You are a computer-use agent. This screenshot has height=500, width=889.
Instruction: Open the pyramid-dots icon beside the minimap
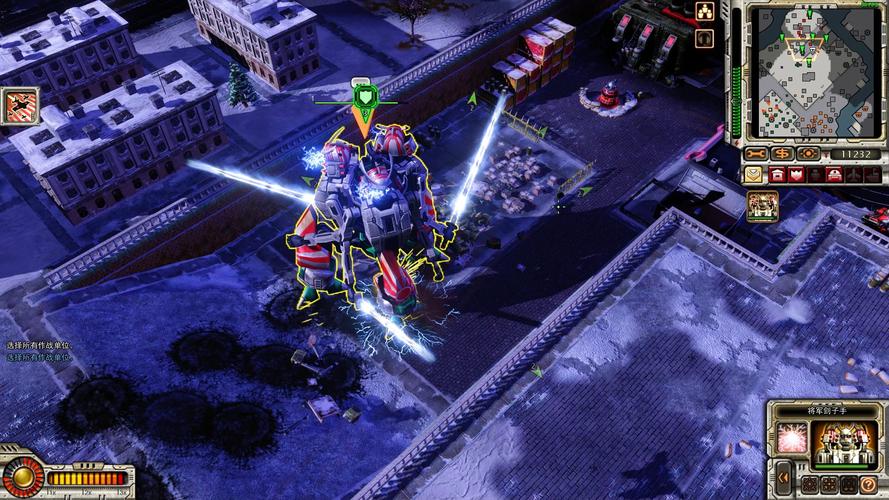point(704,12)
